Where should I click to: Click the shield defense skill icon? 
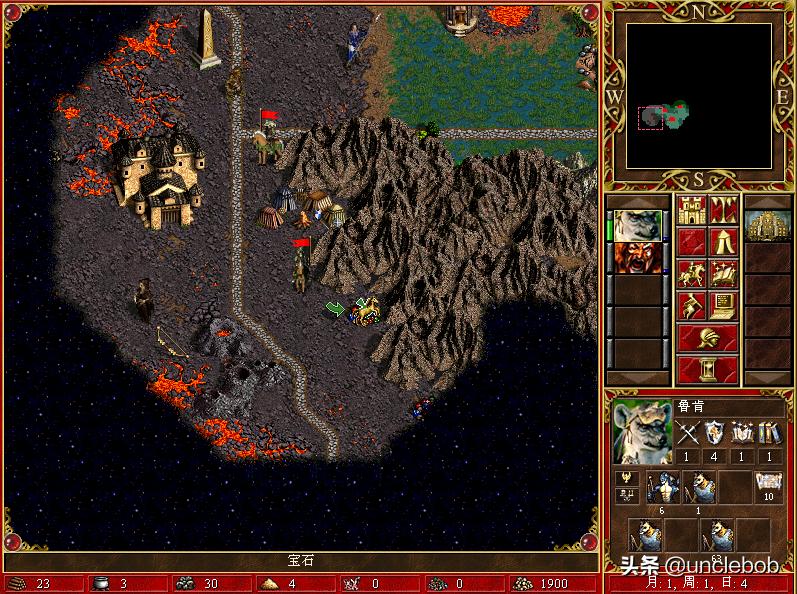tap(714, 433)
